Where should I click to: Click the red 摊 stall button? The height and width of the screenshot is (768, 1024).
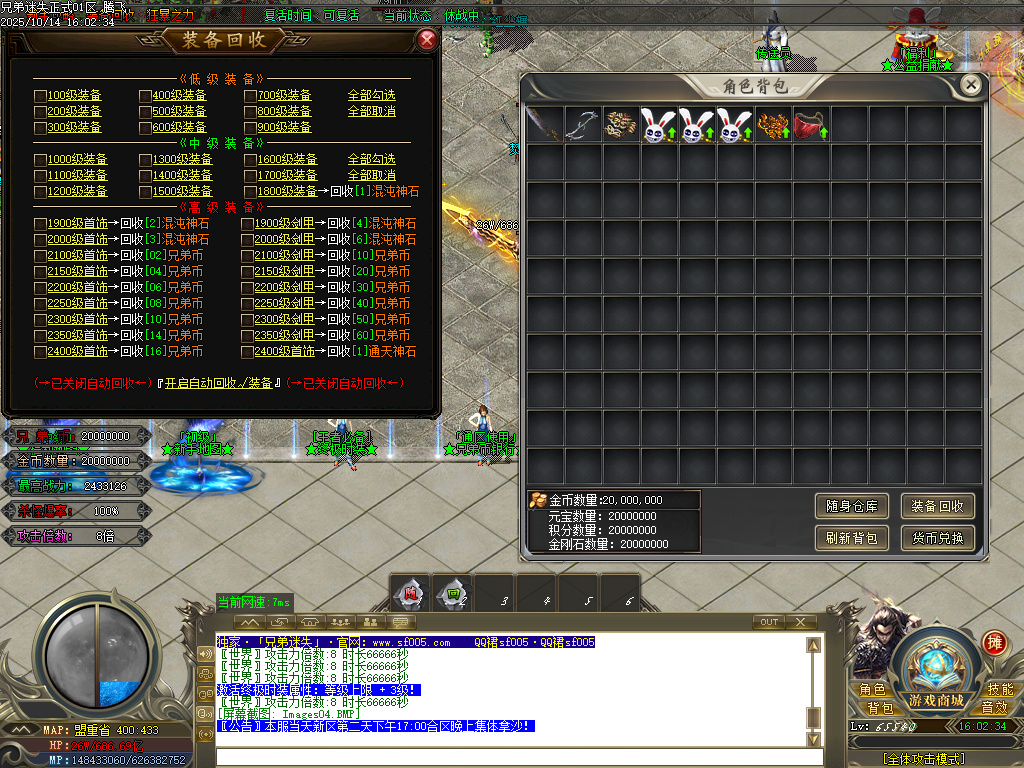coord(994,642)
